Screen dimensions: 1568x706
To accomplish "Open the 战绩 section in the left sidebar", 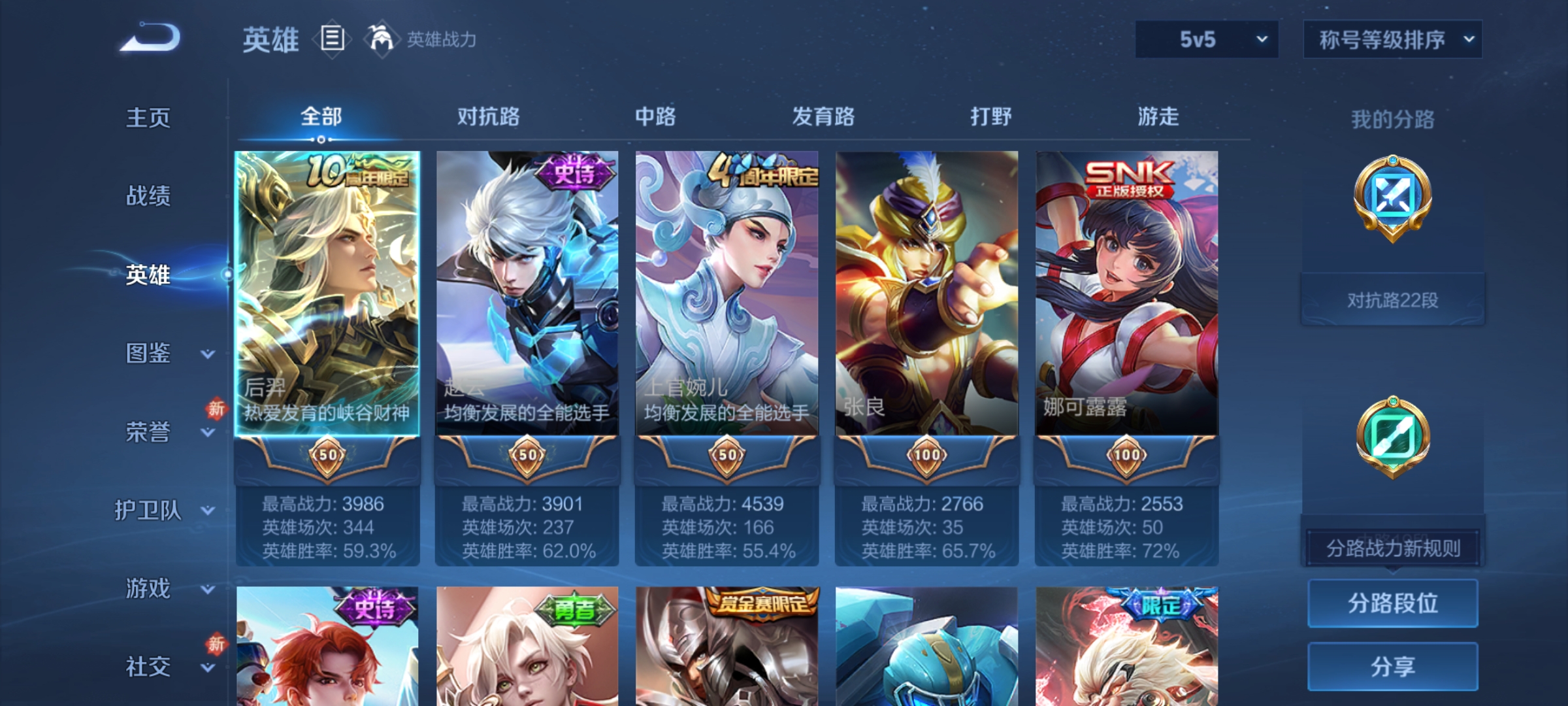I will pyautogui.click(x=148, y=196).
